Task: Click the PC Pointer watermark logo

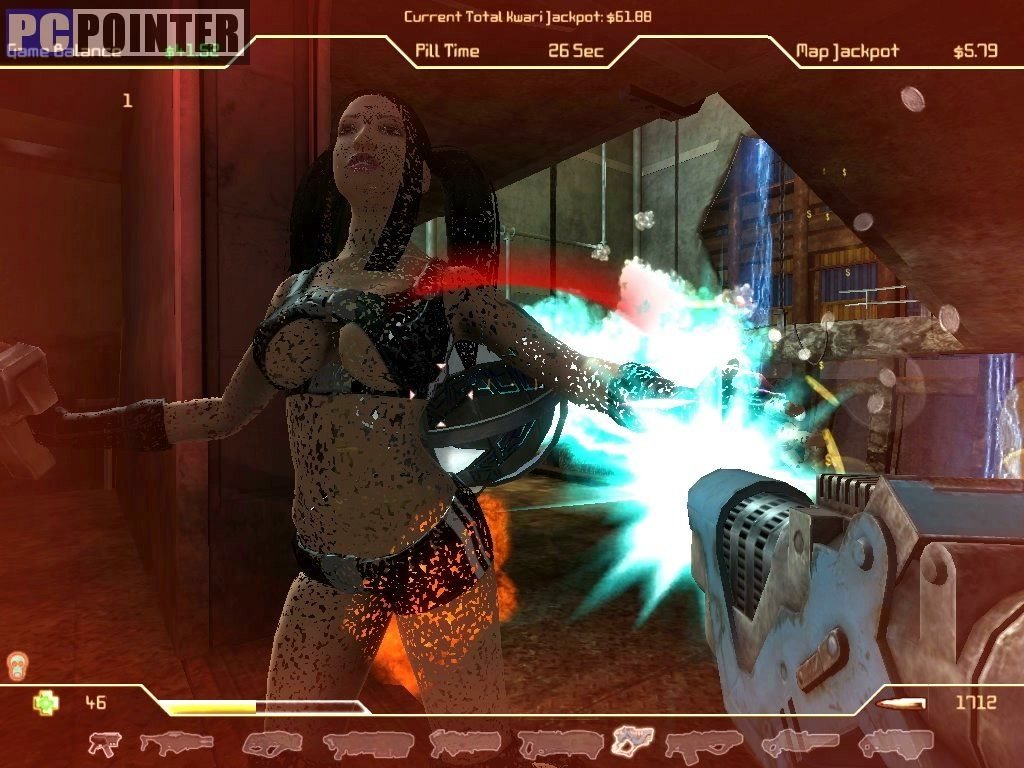Action: [124, 31]
